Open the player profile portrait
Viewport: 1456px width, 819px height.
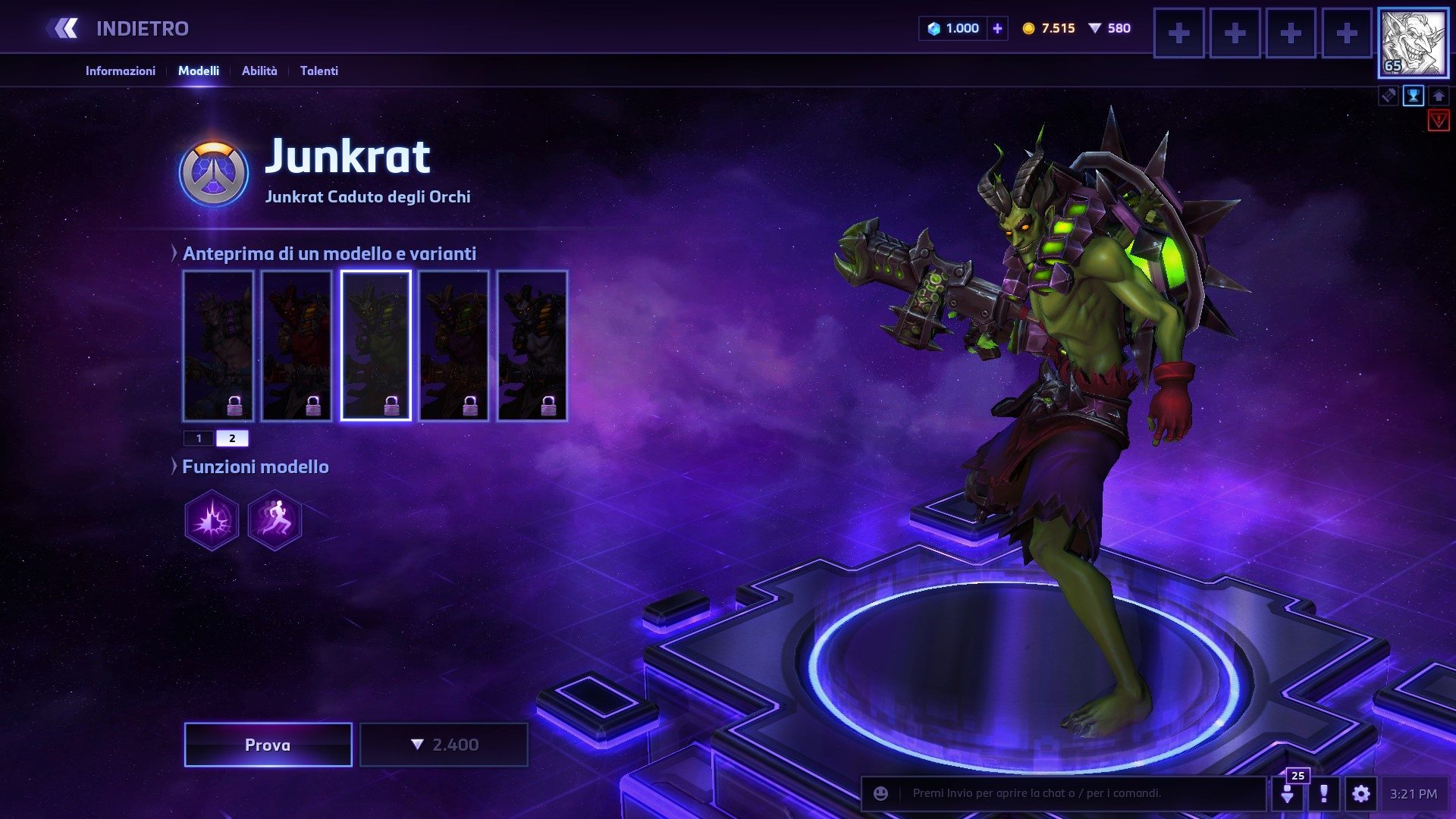(1412, 42)
